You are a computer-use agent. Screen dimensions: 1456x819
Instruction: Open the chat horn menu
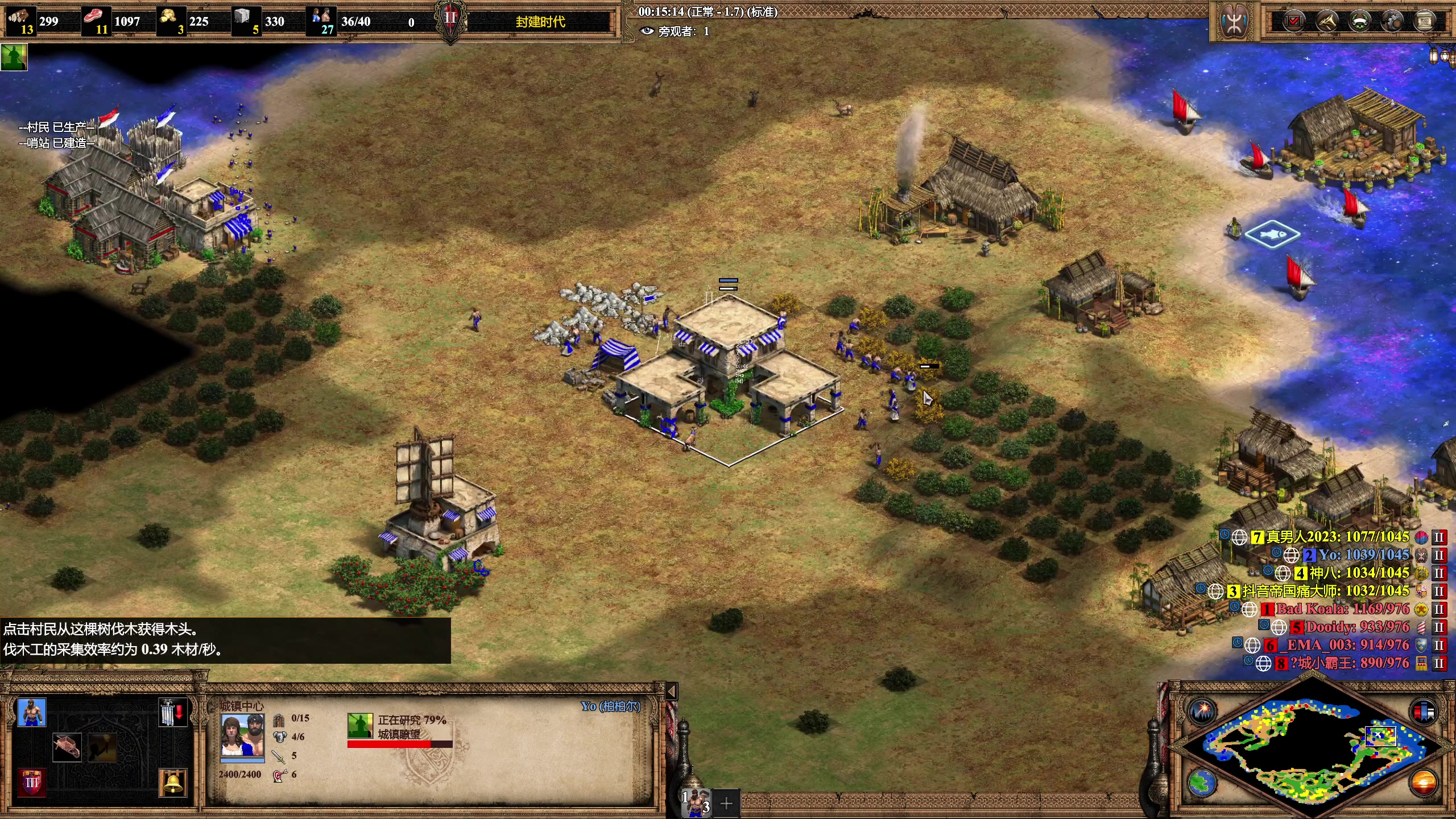tap(1326, 22)
